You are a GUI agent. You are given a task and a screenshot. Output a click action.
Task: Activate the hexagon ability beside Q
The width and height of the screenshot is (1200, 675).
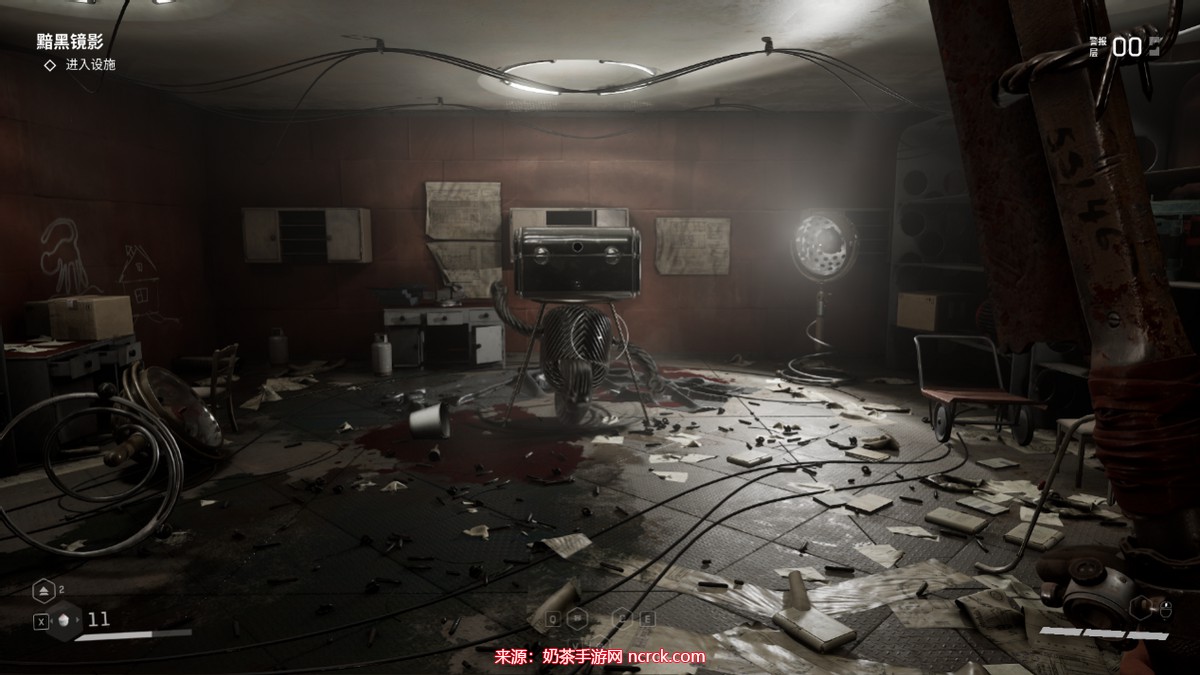click(x=578, y=618)
